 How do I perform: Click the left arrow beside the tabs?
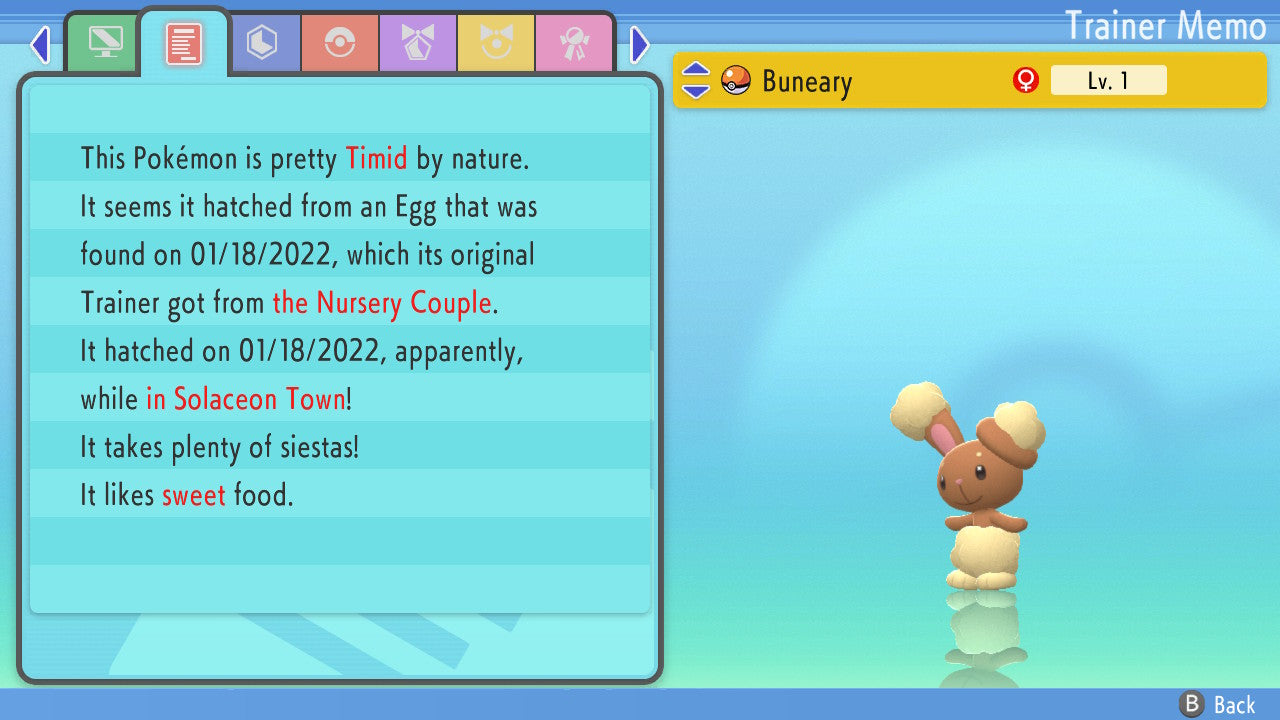tap(40, 44)
